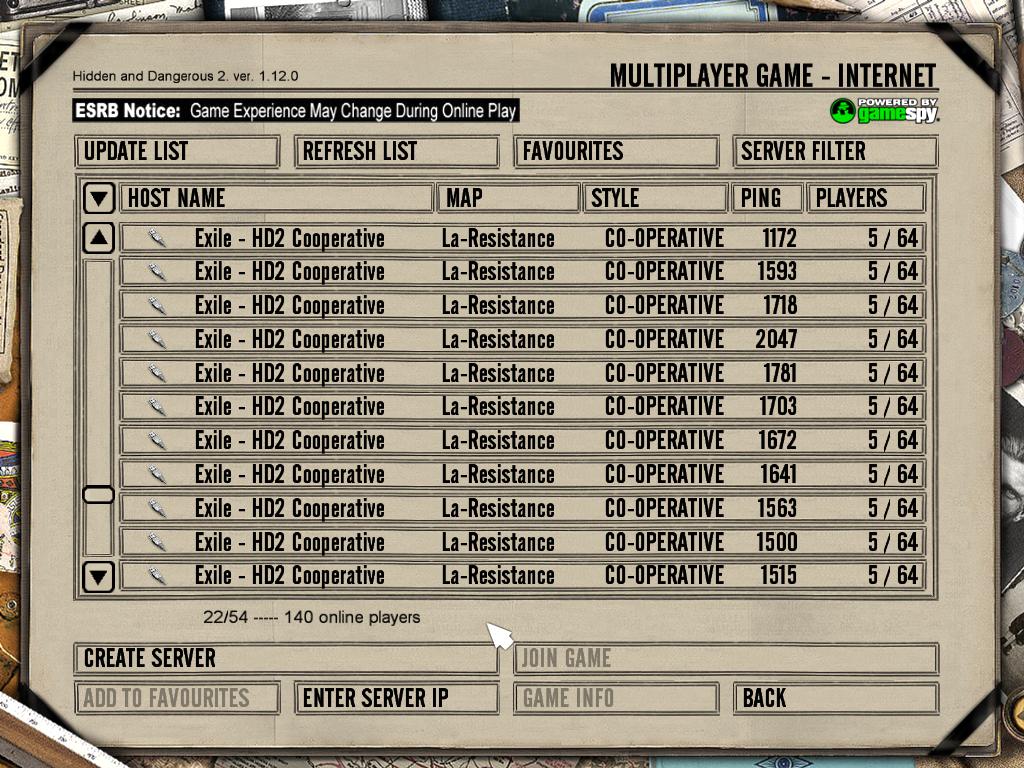Choose the server with ping 2047

pyautogui.click(x=520, y=339)
